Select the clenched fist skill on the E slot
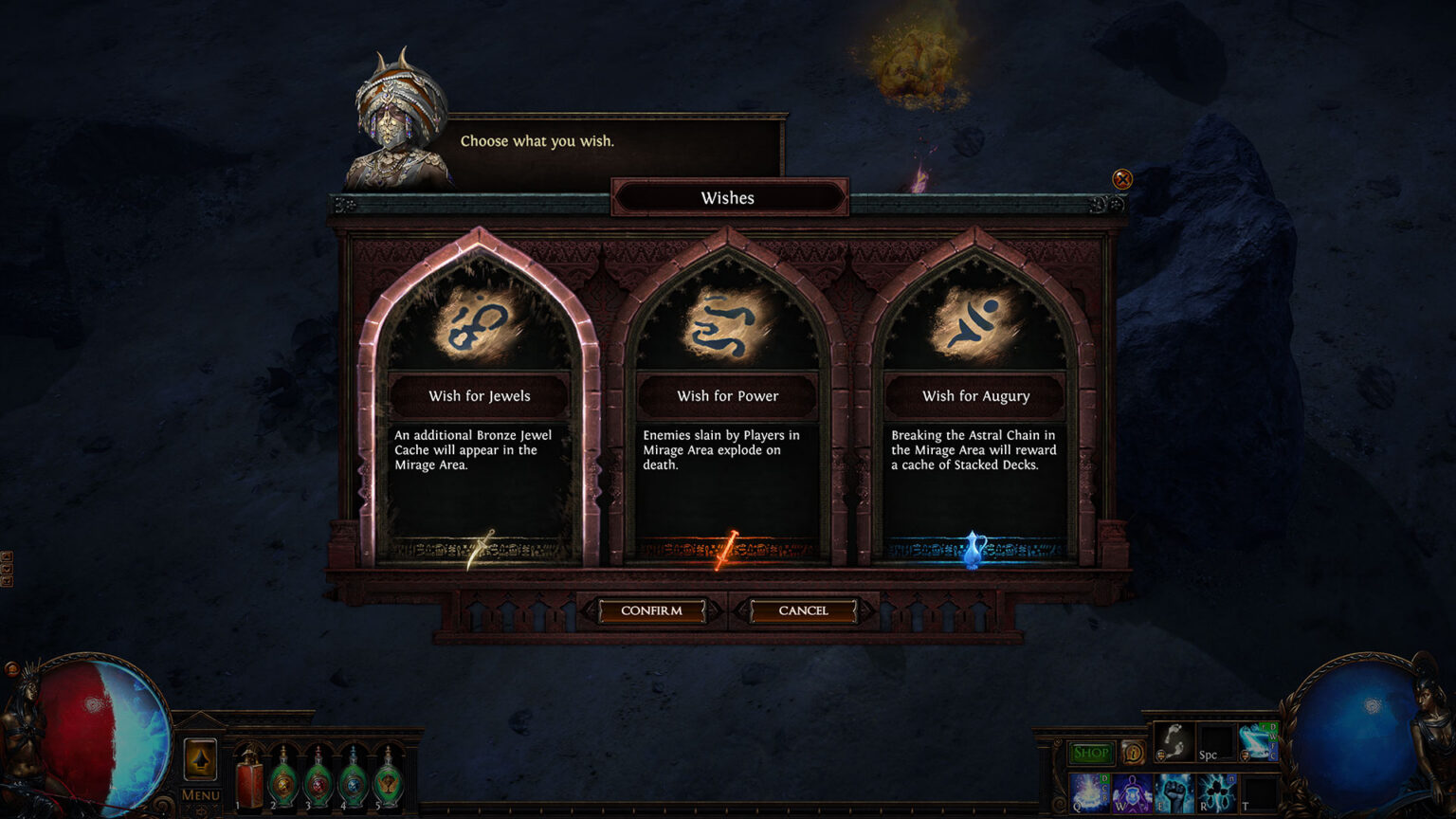 coord(1174,794)
